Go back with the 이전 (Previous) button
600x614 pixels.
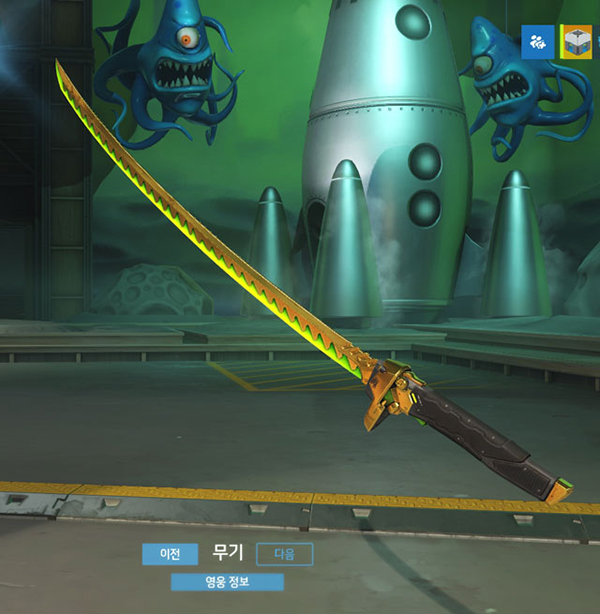[170, 554]
